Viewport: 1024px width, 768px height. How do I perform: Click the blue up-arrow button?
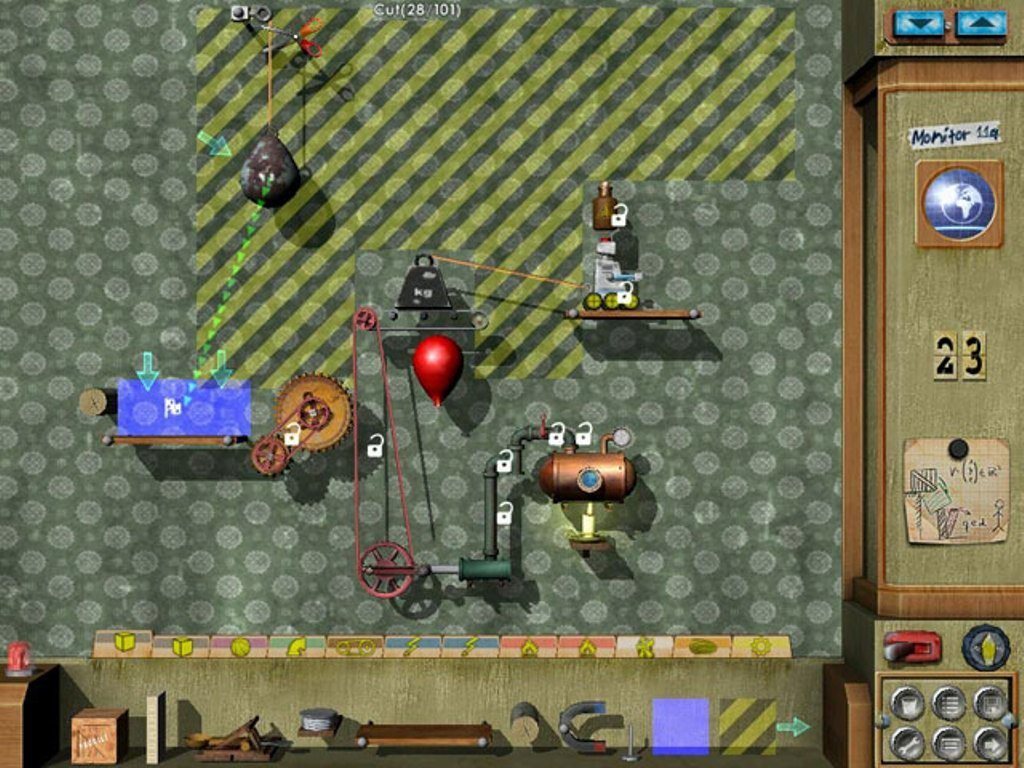(x=980, y=24)
